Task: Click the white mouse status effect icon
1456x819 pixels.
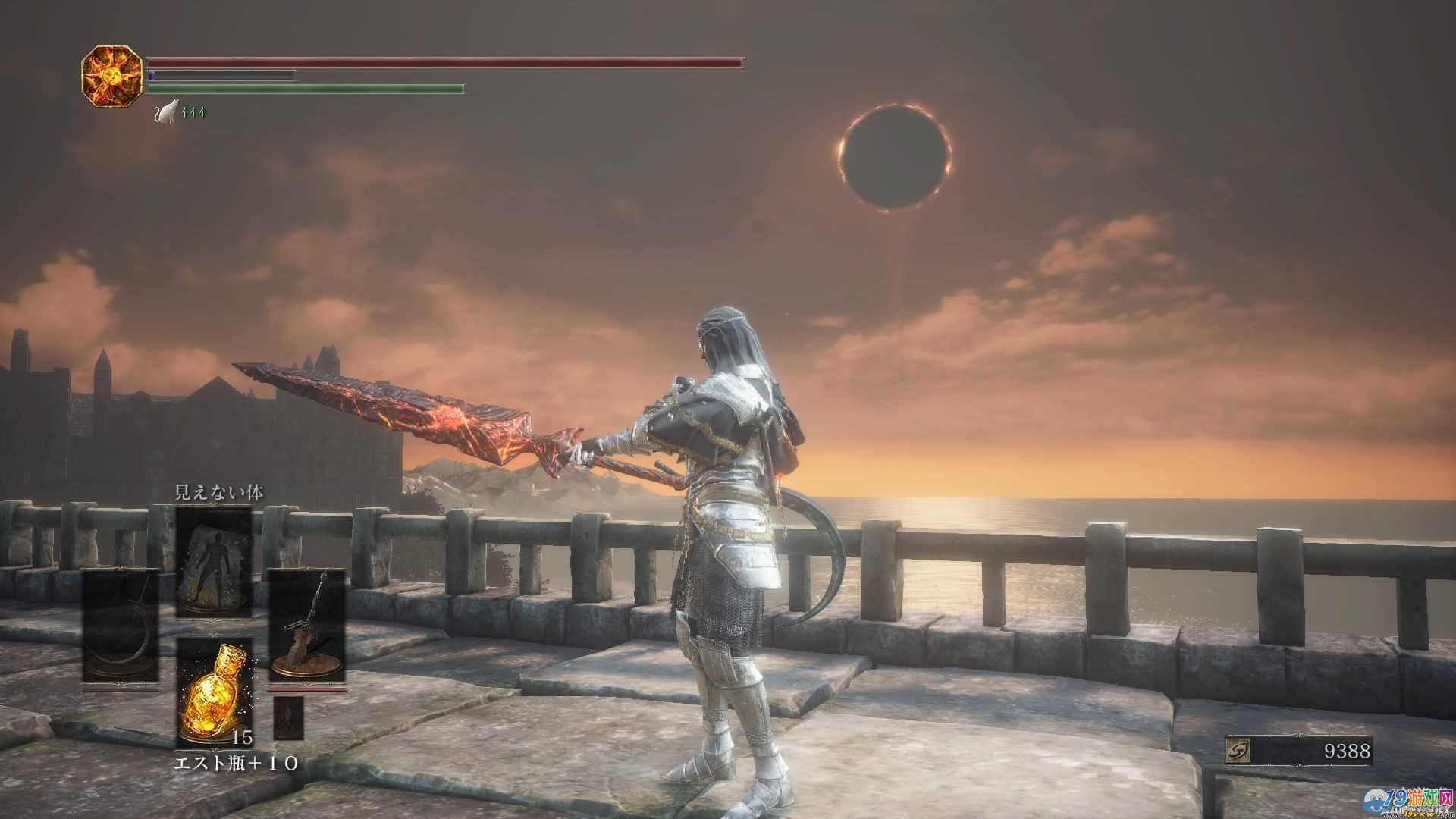Action: (166, 112)
